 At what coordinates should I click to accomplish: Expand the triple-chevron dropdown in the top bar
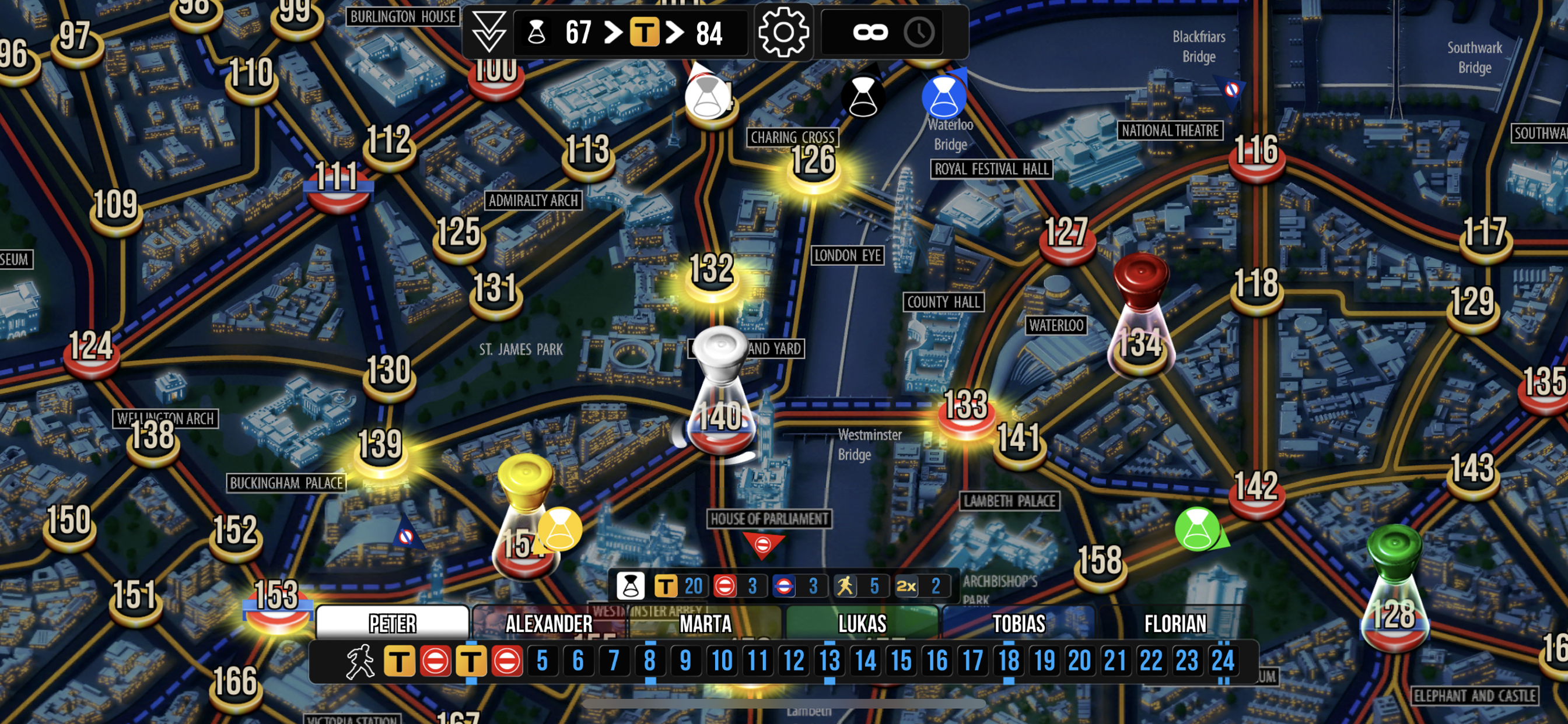click(x=489, y=31)
